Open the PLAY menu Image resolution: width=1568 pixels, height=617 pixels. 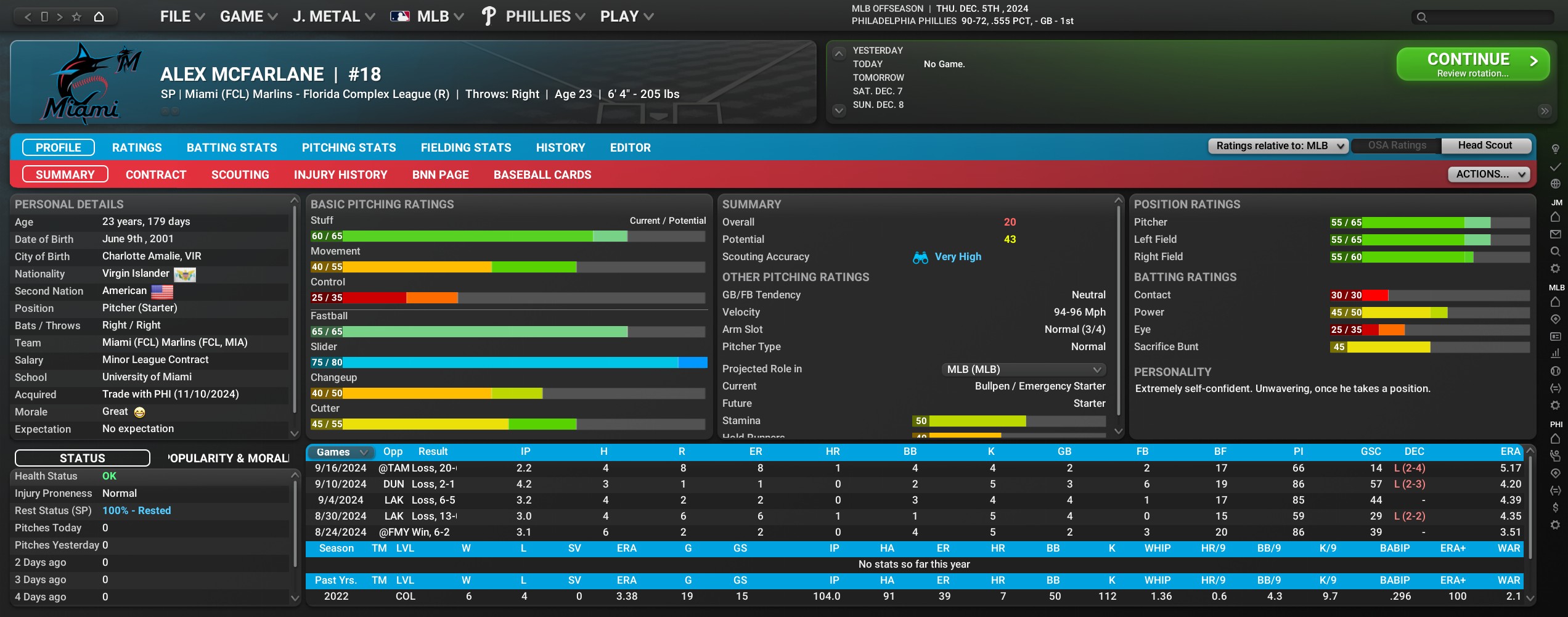626,17
